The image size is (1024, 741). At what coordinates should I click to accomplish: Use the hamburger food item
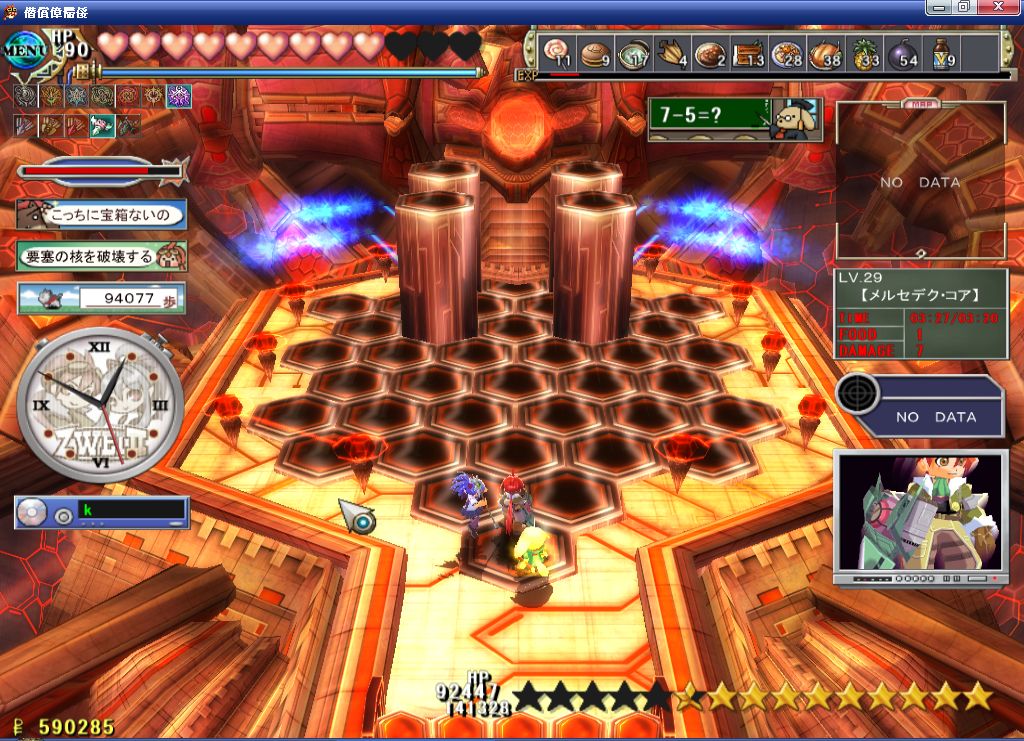596,53
